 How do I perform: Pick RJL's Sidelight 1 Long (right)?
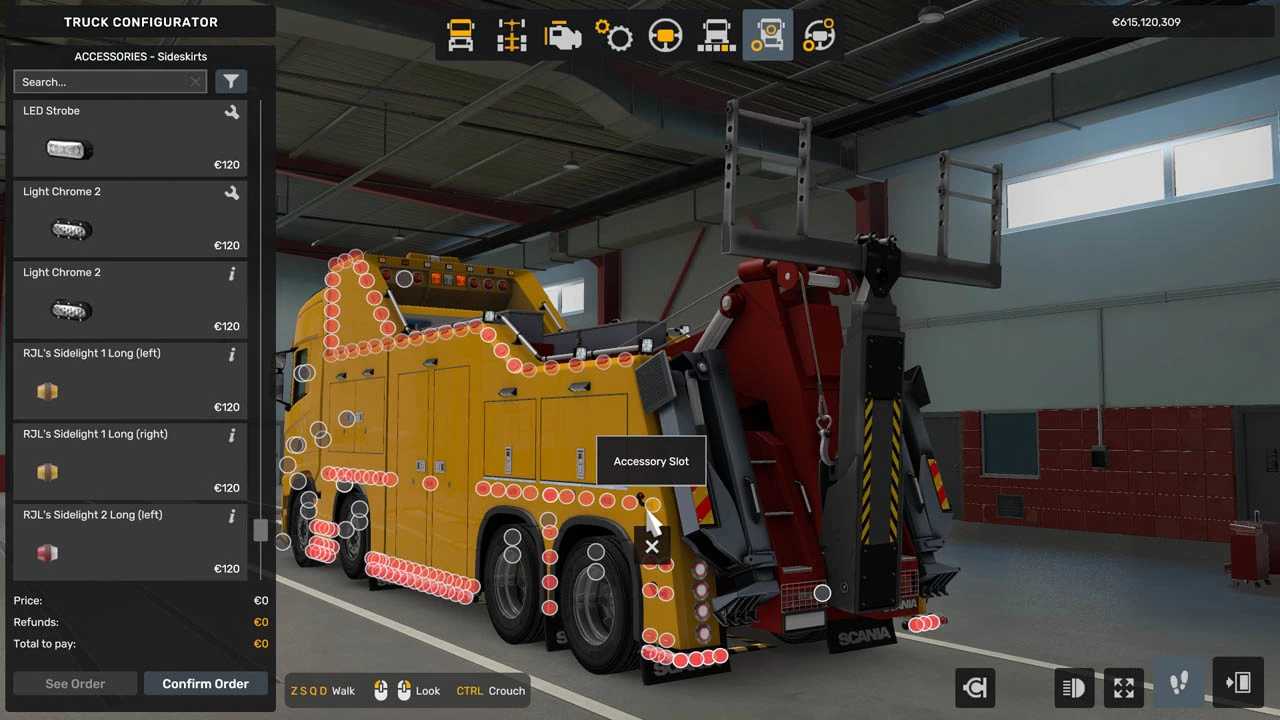(130, 462)
